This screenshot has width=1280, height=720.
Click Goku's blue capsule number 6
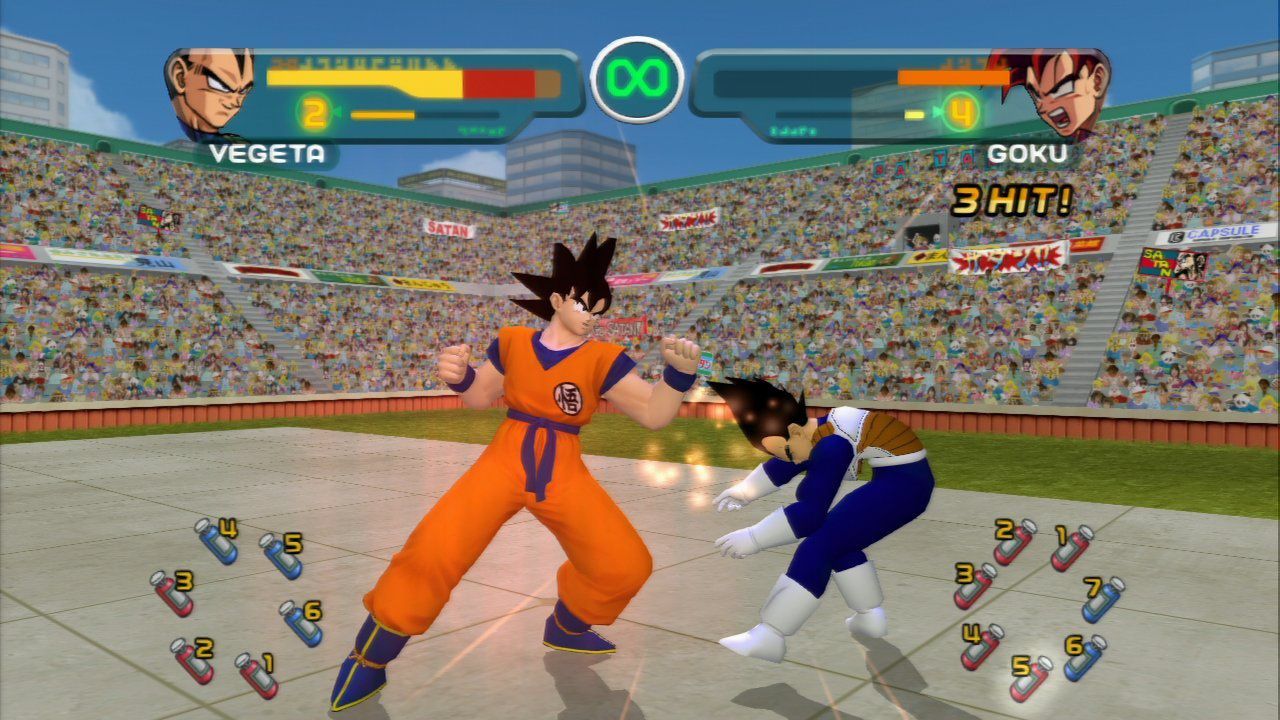coord(1084,657)
